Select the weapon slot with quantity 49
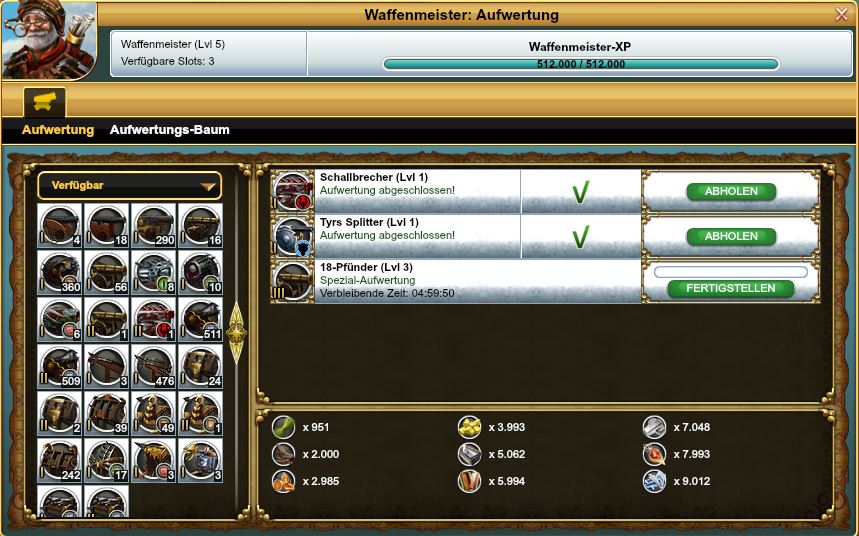859x536 pixels. [153, 413]
